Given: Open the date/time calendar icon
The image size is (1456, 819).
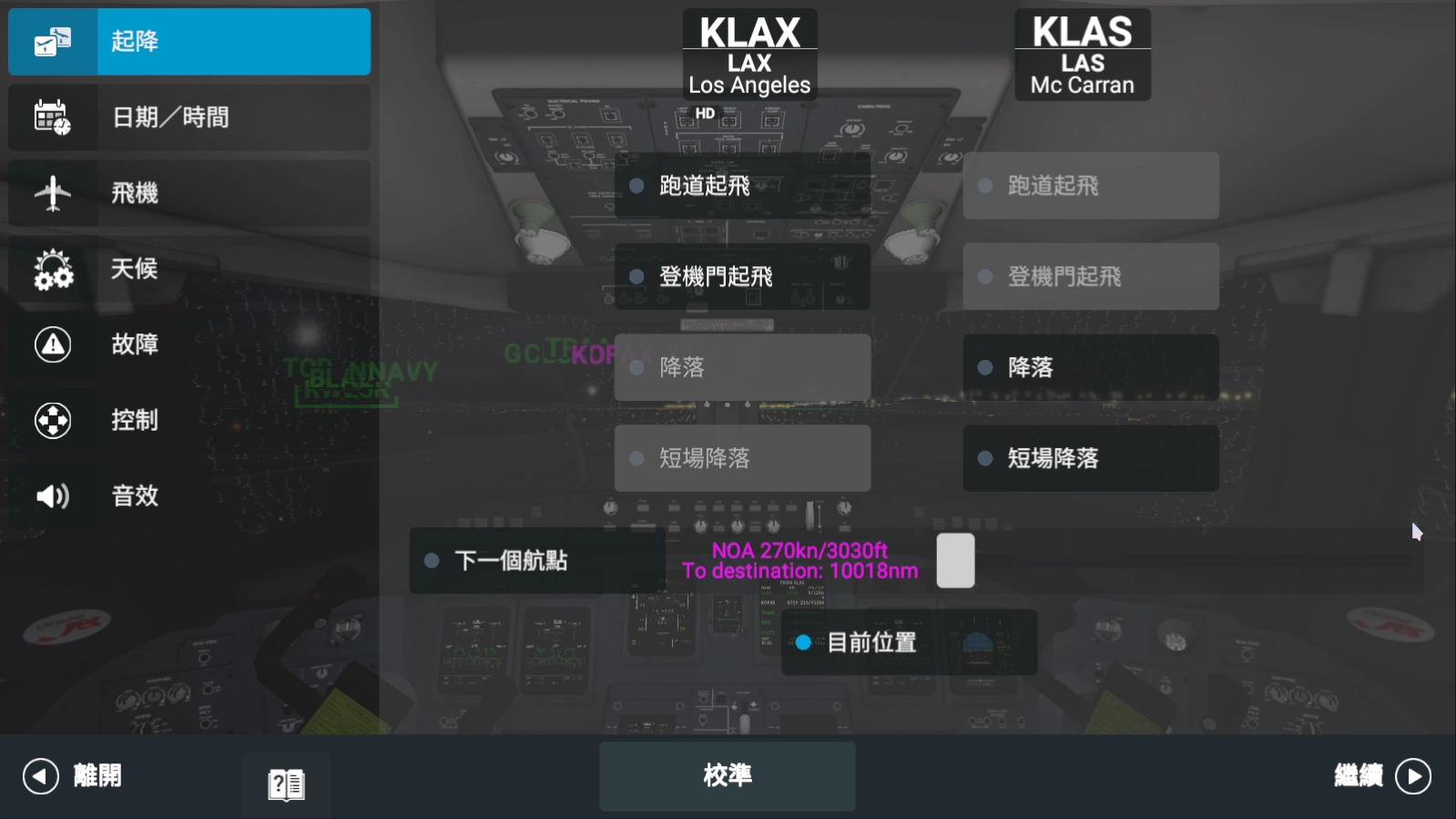Looking at the screenshot, I should (53, 117).
